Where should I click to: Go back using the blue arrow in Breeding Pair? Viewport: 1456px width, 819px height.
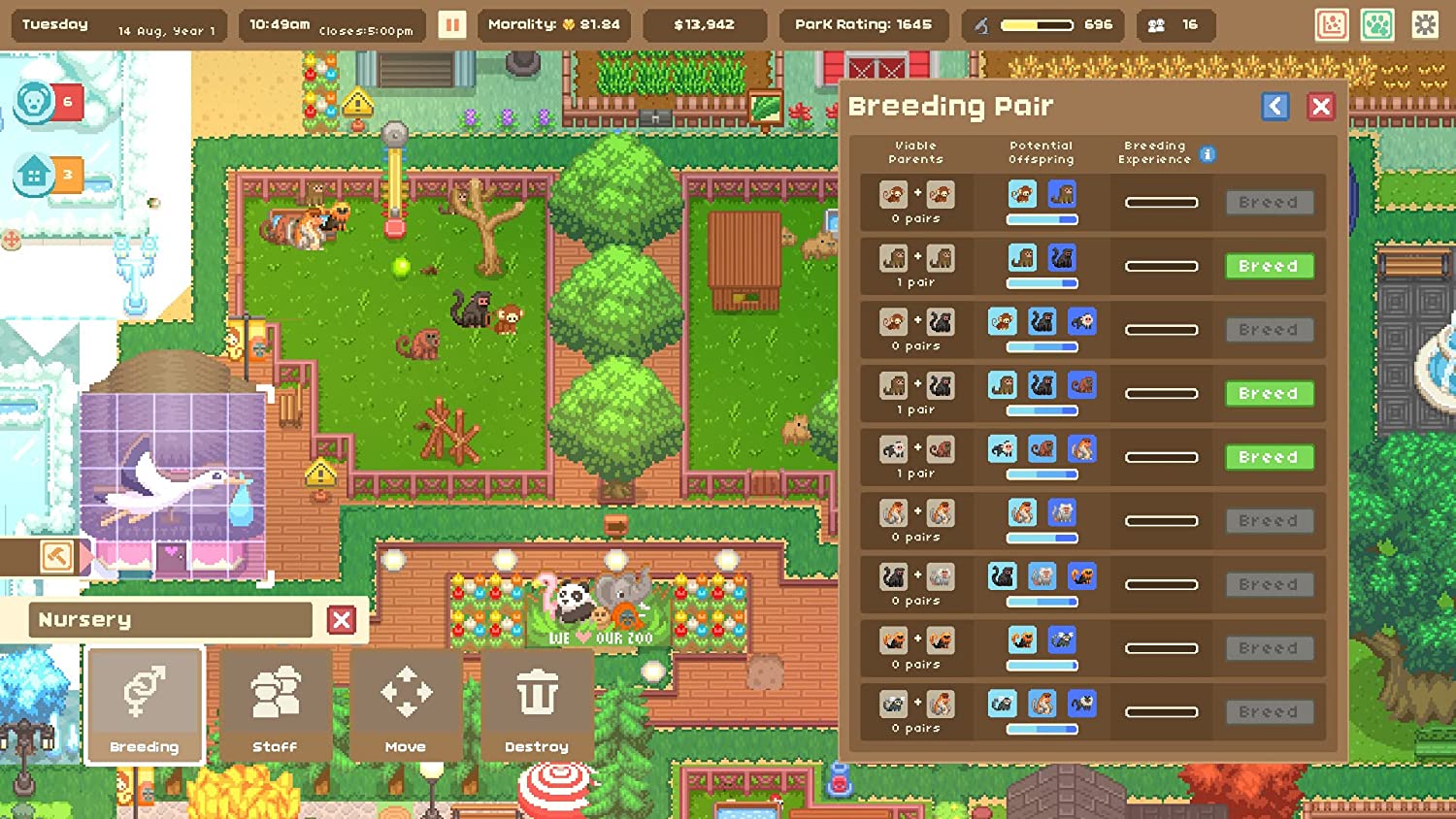1275,107
